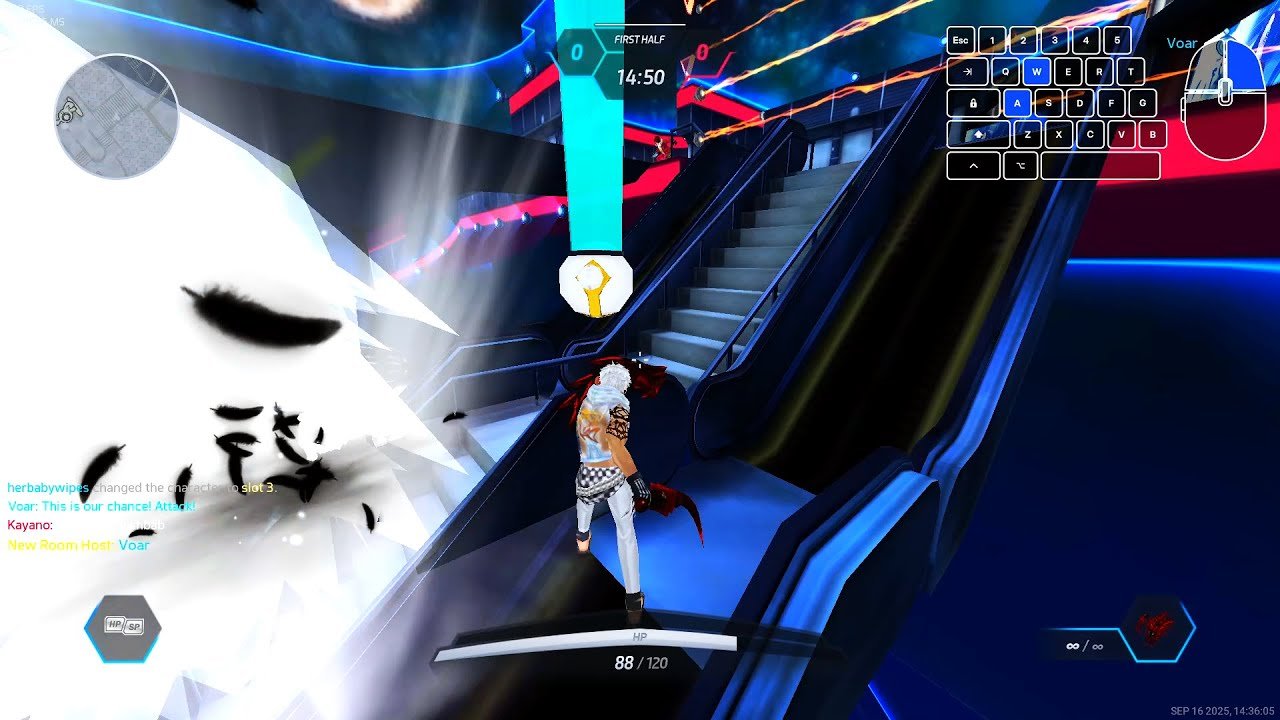Click the circular minimap
The width and height of the screenshot is (1280, 720).
coord(117,116)
